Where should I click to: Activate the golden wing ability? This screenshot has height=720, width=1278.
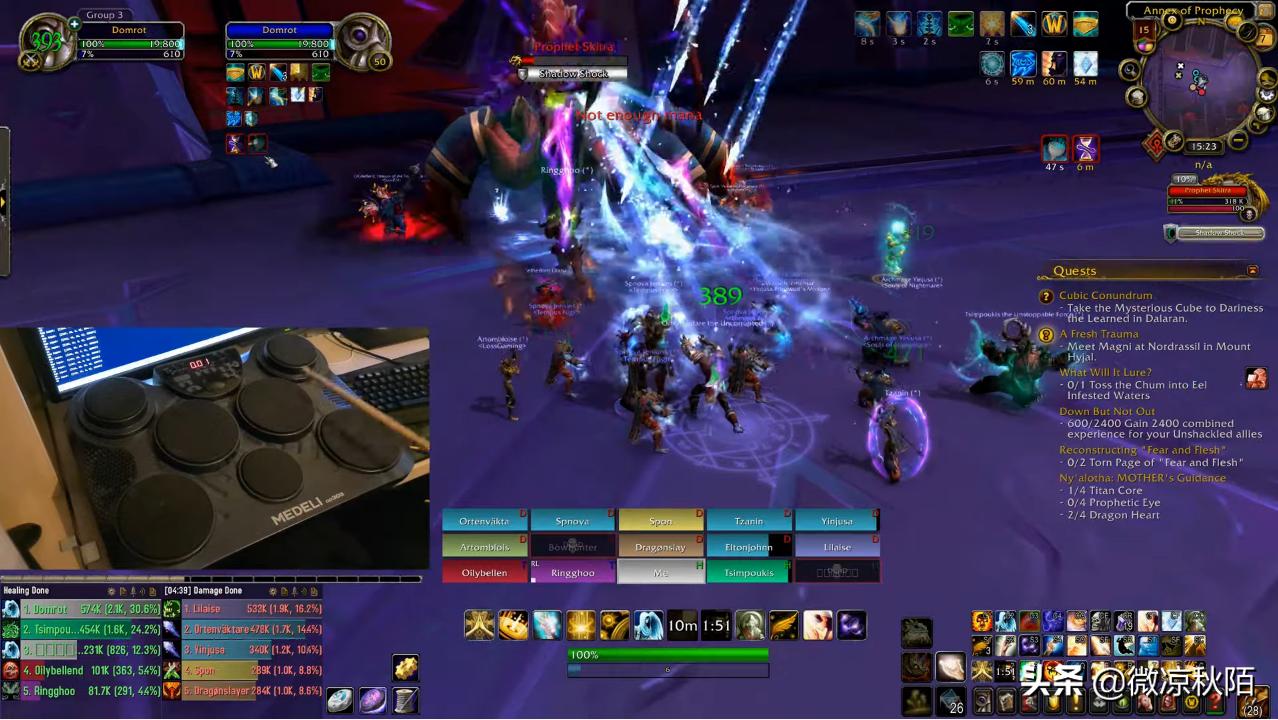[x=784, y=626]
